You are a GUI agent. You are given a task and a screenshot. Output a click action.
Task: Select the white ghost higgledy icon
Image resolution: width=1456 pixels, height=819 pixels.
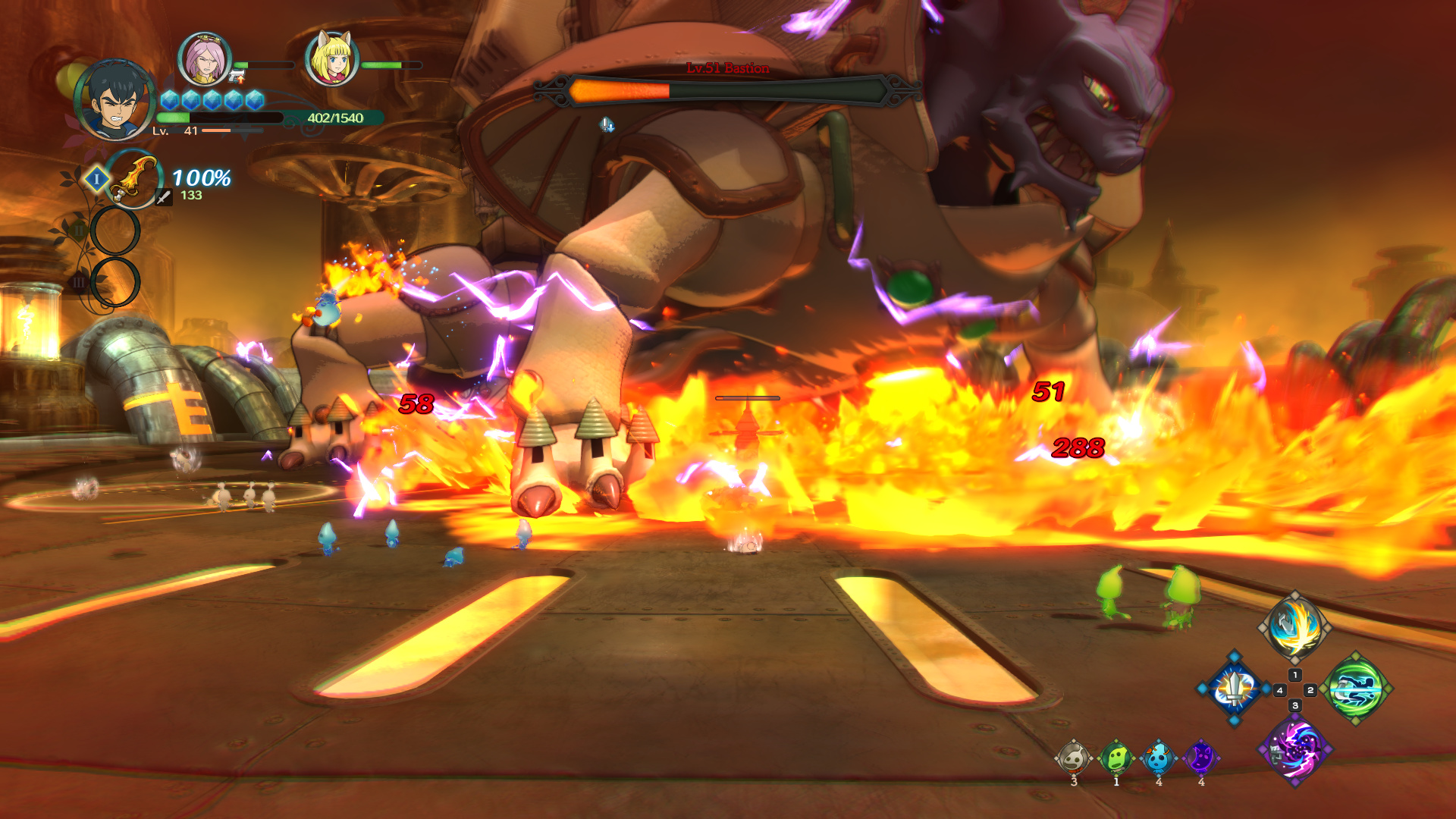(1073, 757)
